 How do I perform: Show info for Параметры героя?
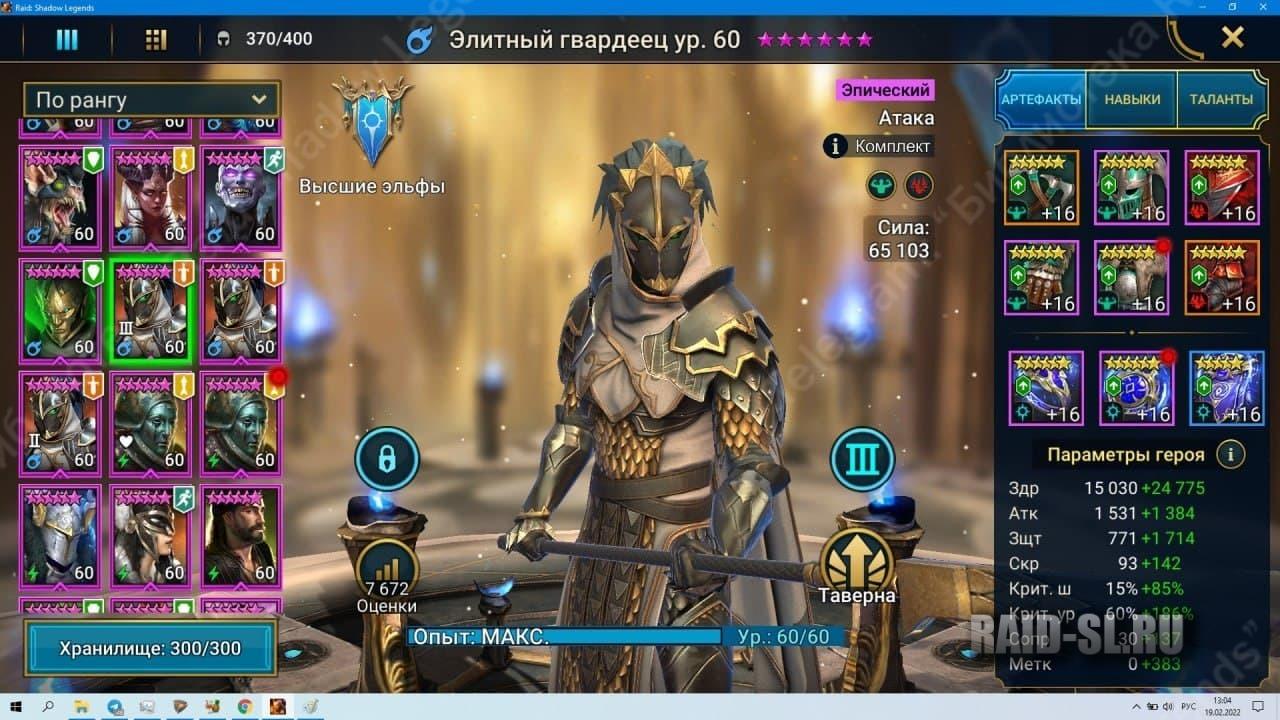coord(1231,454)
